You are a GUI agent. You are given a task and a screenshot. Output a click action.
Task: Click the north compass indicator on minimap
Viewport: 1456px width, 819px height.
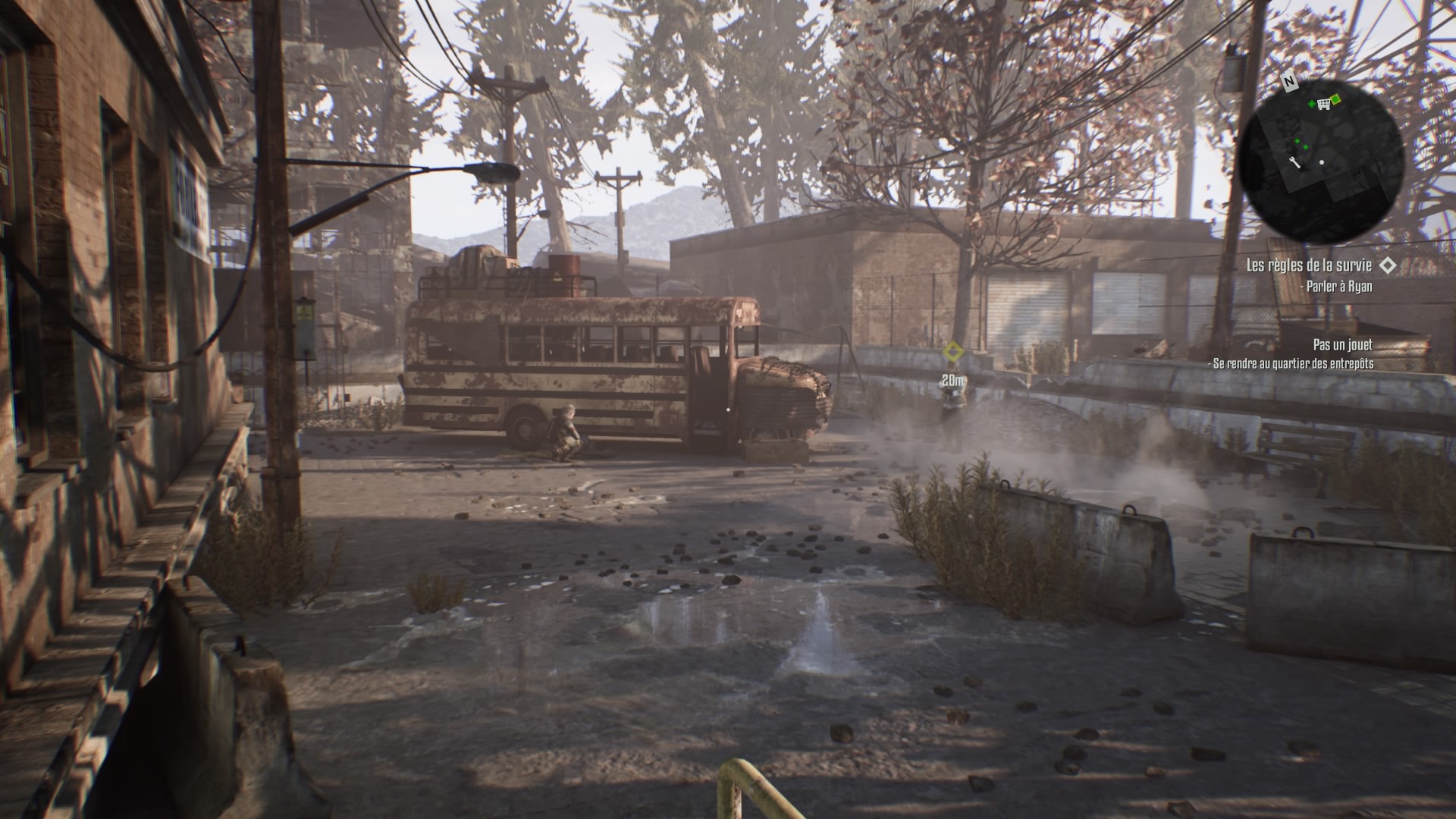point(1288,80)
